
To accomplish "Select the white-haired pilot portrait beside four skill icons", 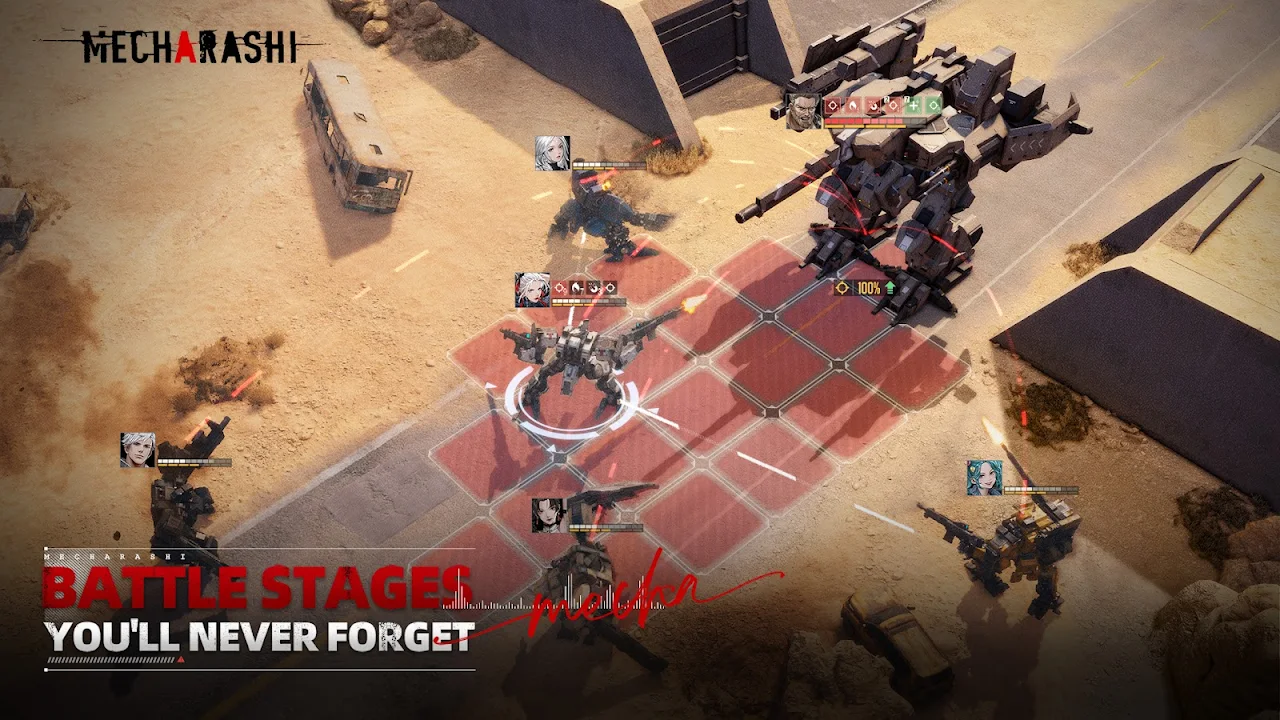I will click(x=532, y=290).
